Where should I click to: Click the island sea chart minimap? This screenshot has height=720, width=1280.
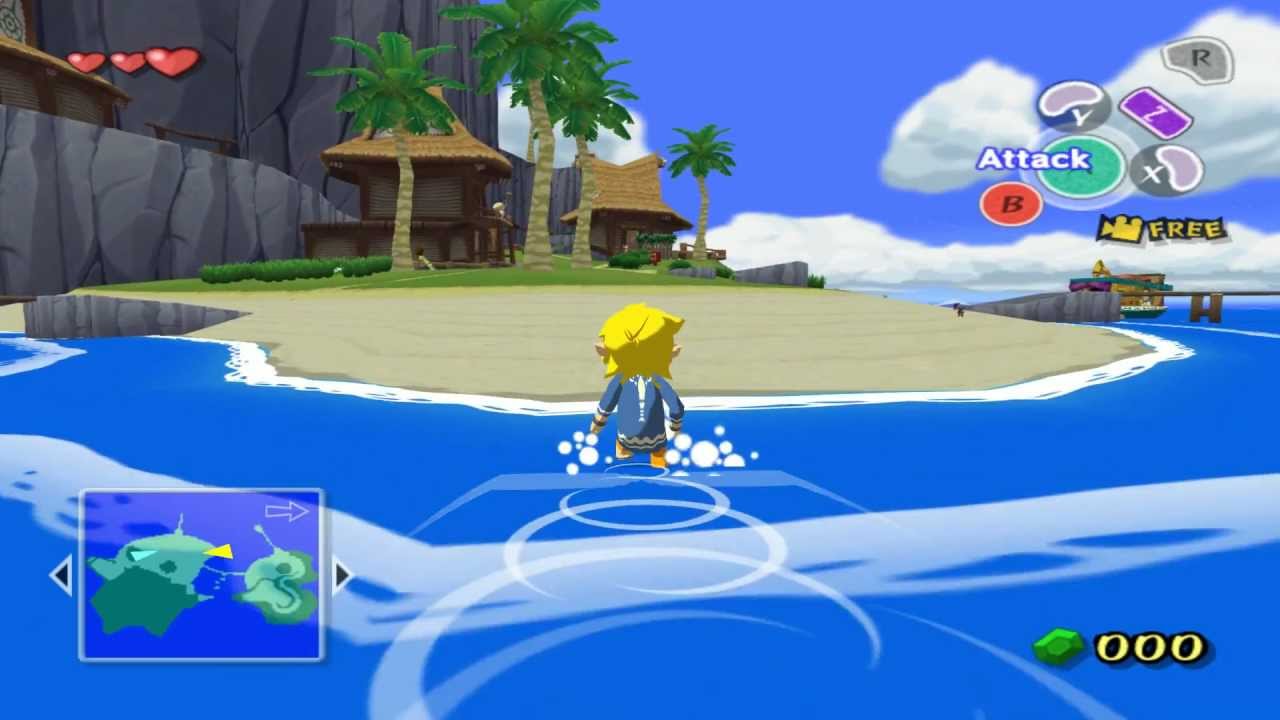(x=201, y=575)
